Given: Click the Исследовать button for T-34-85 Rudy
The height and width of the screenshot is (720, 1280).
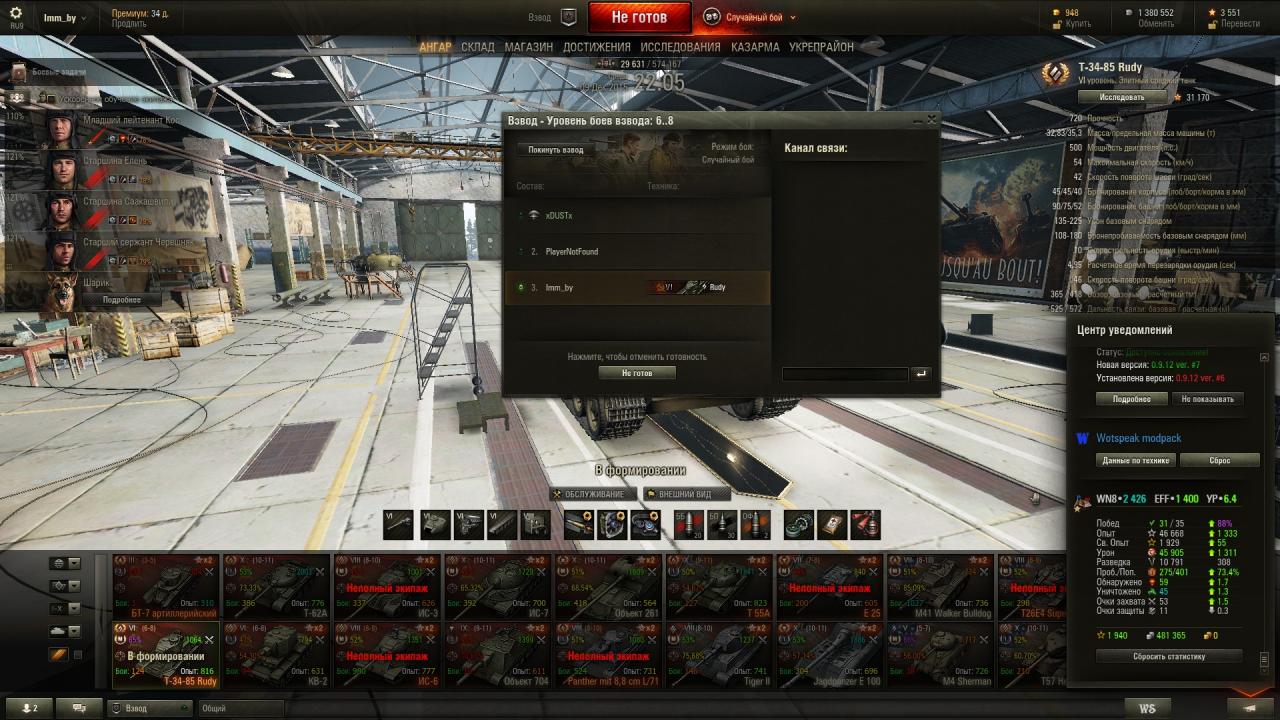Looking at the screenshot, I should [x=1122, y=97].
